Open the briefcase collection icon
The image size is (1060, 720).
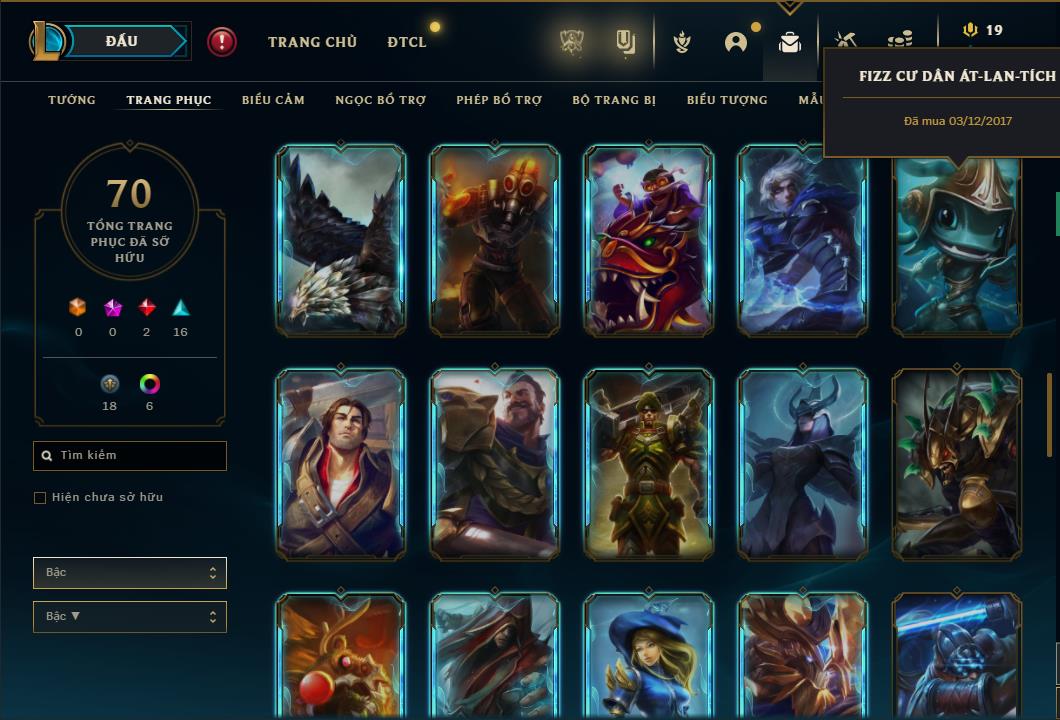[790, 42]
